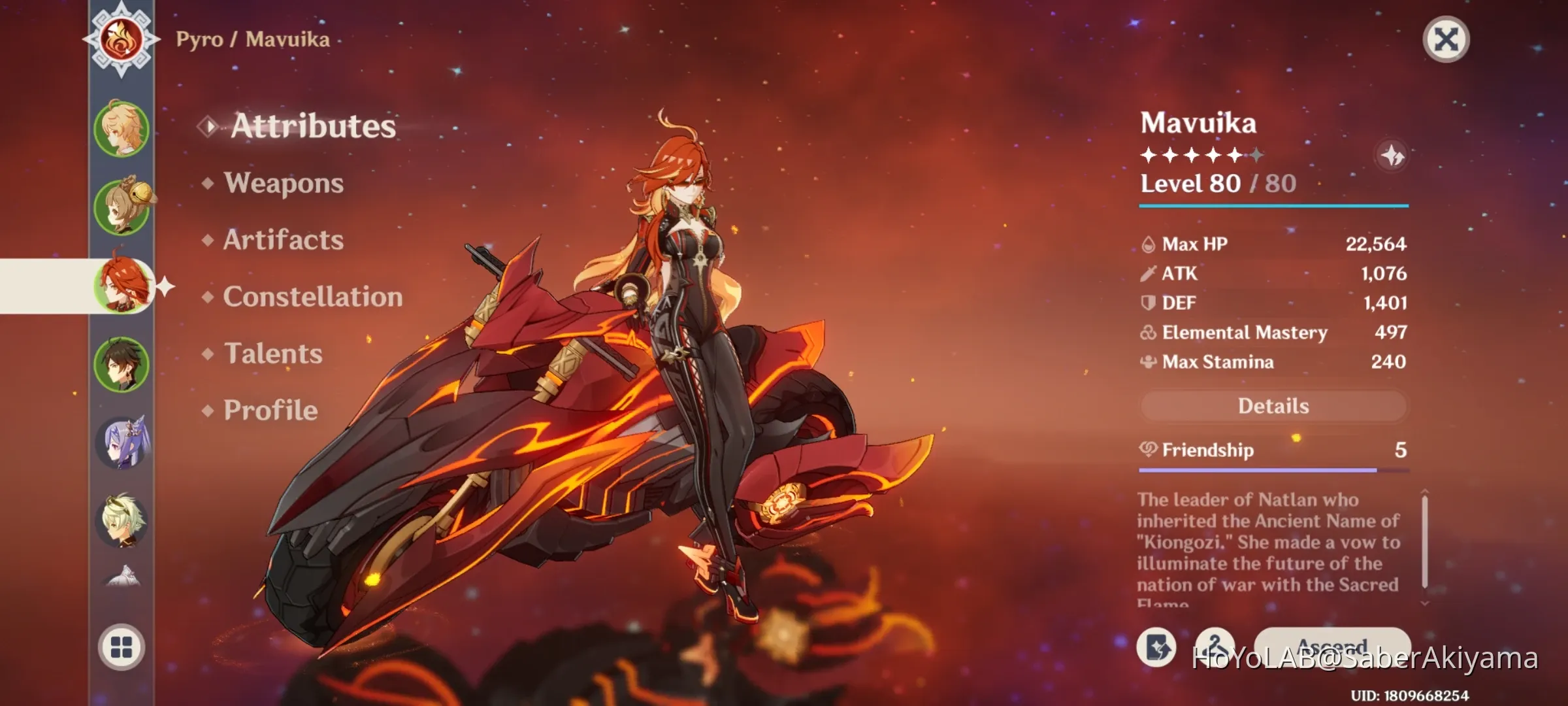Select the Traveler's avatar in the sidebar

(121, 127)
